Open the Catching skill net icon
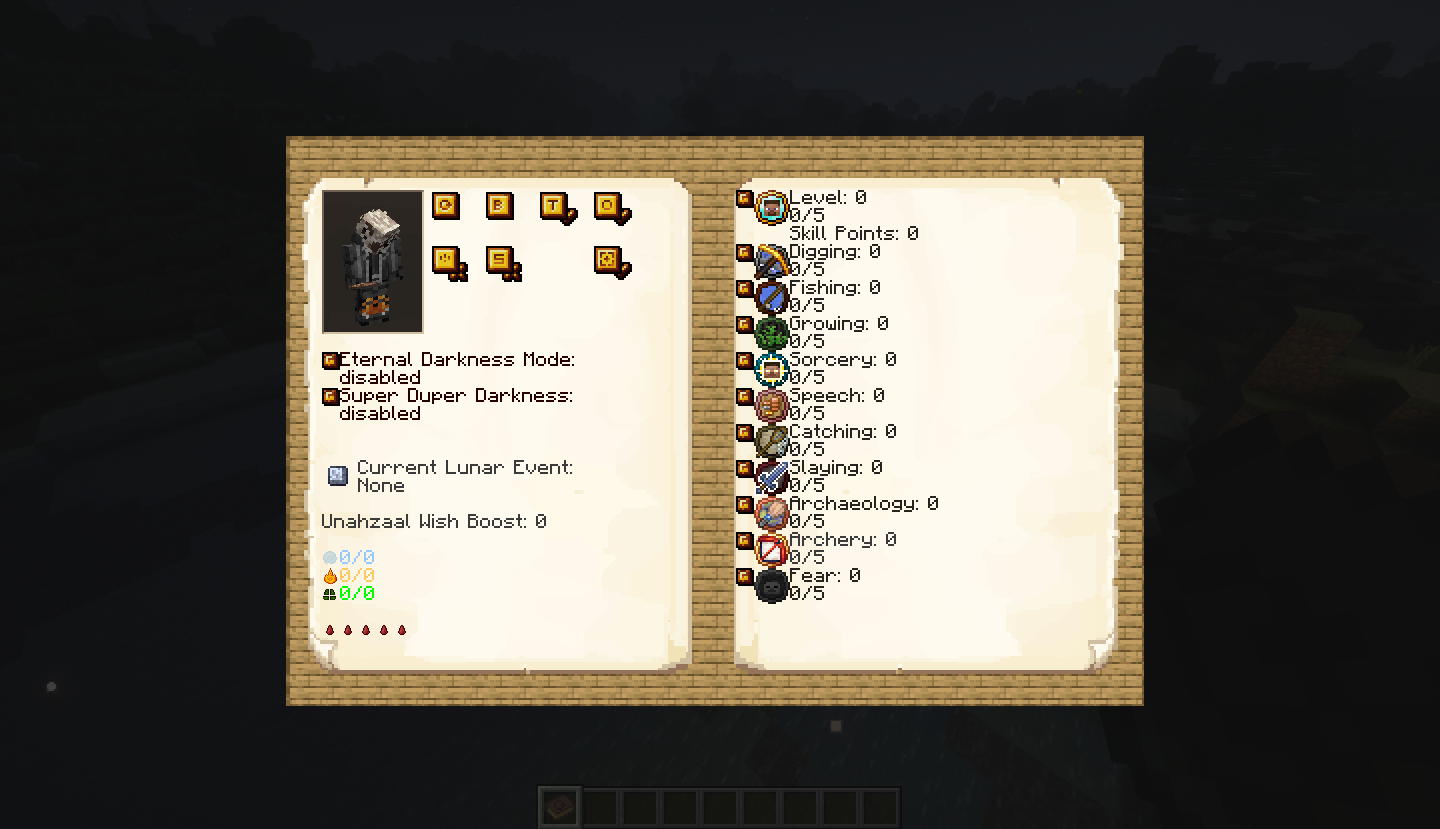Screen dimensions: 1440x829 (x=772, y=442)
